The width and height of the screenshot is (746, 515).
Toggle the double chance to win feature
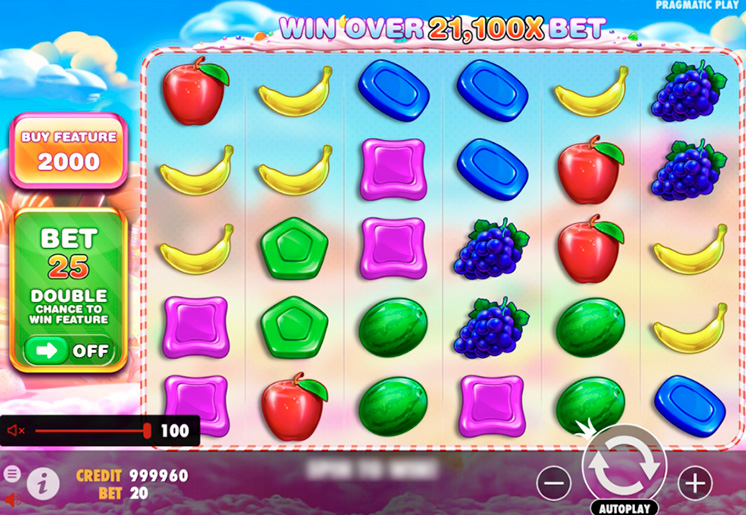(x=68, y=350)
